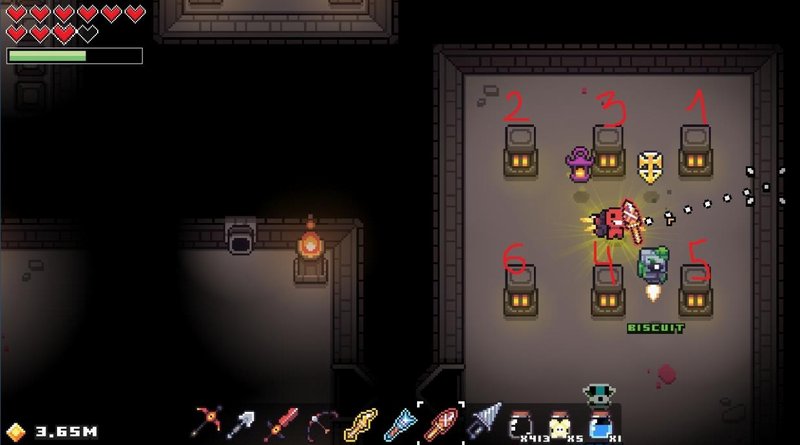The width and height of the screenshot is (800, 445).
Task: Select the blue potion bottle slot
Action: coord(599,425)
